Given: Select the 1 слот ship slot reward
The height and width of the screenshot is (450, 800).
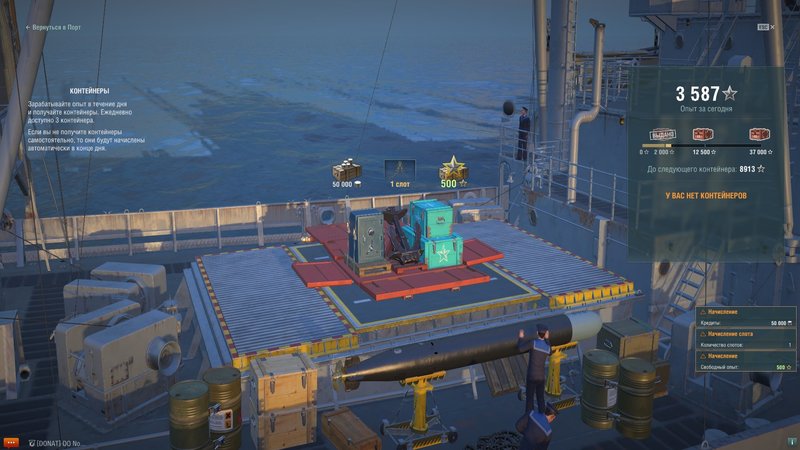Looking at the screenshot, I should [x=400, y=170].
